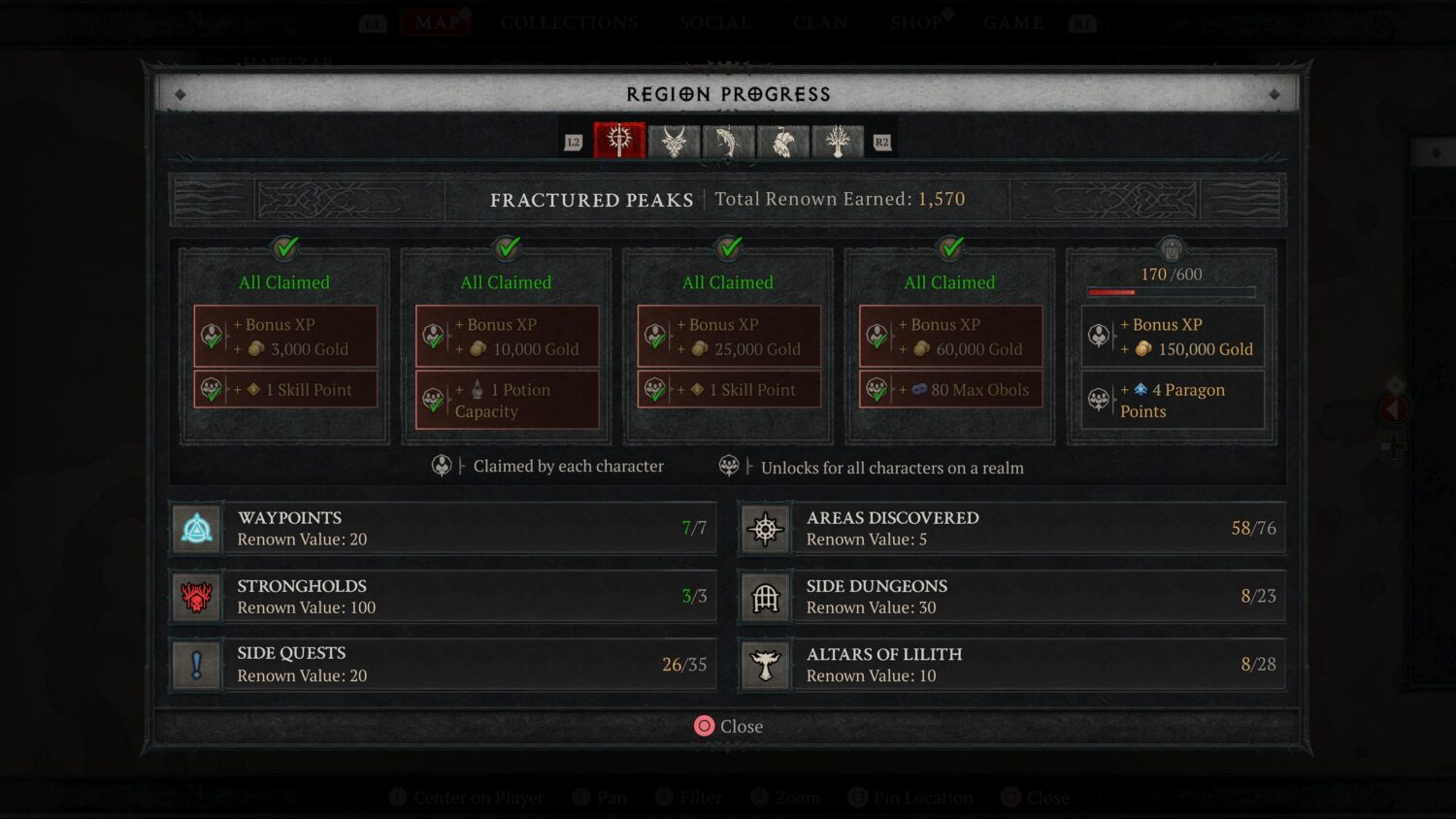Click the Side Quests exclamation mark icon
Image resolution: width=1456 pixels, height=819 pixels.
196,664
